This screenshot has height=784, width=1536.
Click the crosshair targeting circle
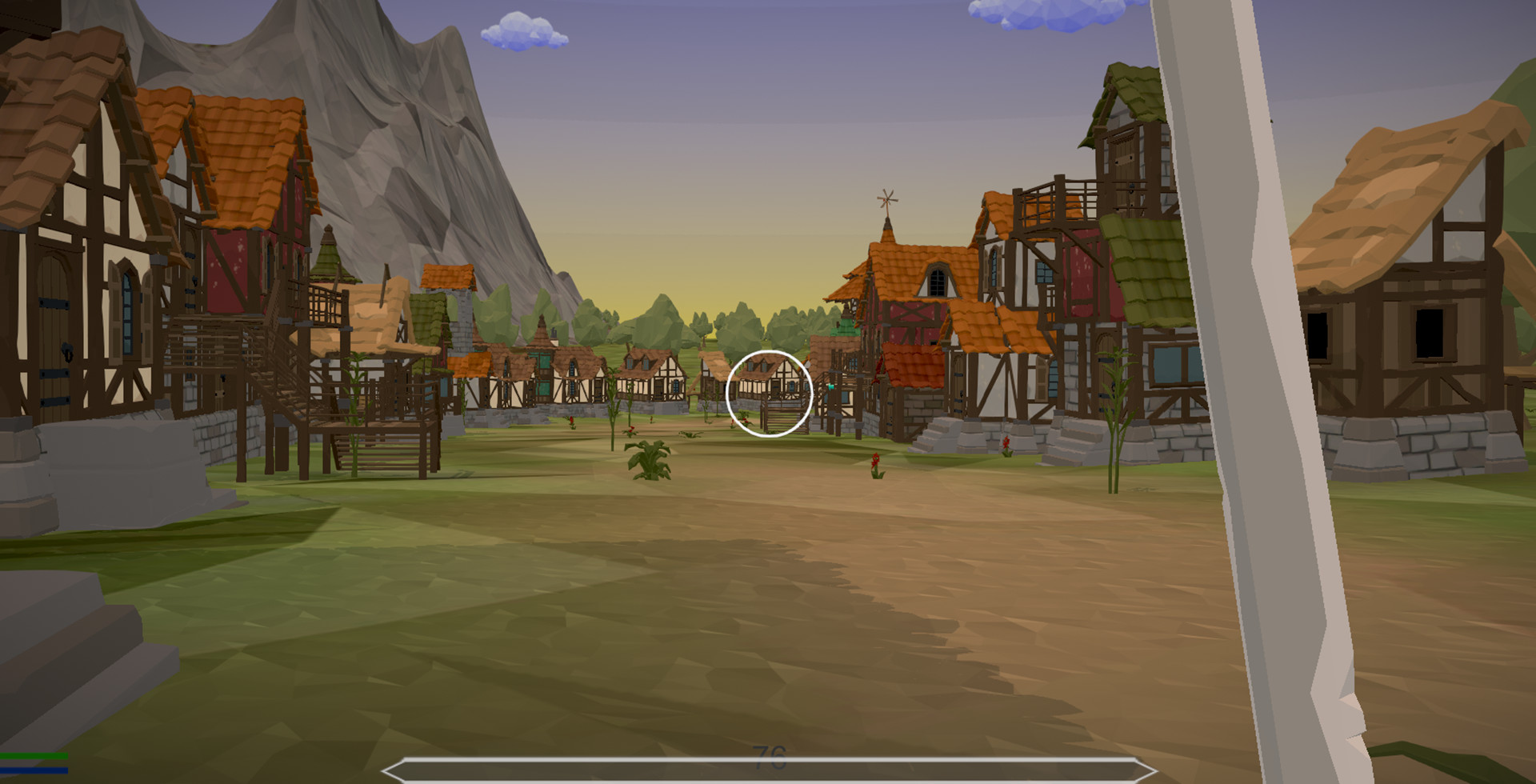click(x=770, y=394)
